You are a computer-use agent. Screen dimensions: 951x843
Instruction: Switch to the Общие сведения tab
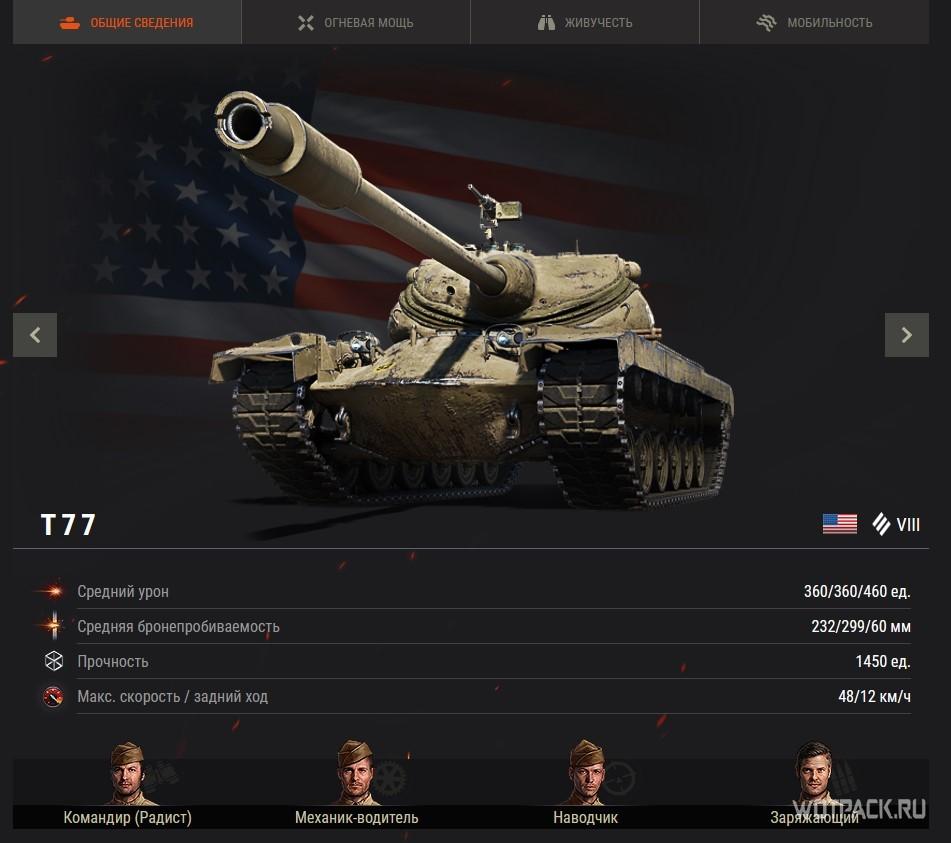coord(127,22)
